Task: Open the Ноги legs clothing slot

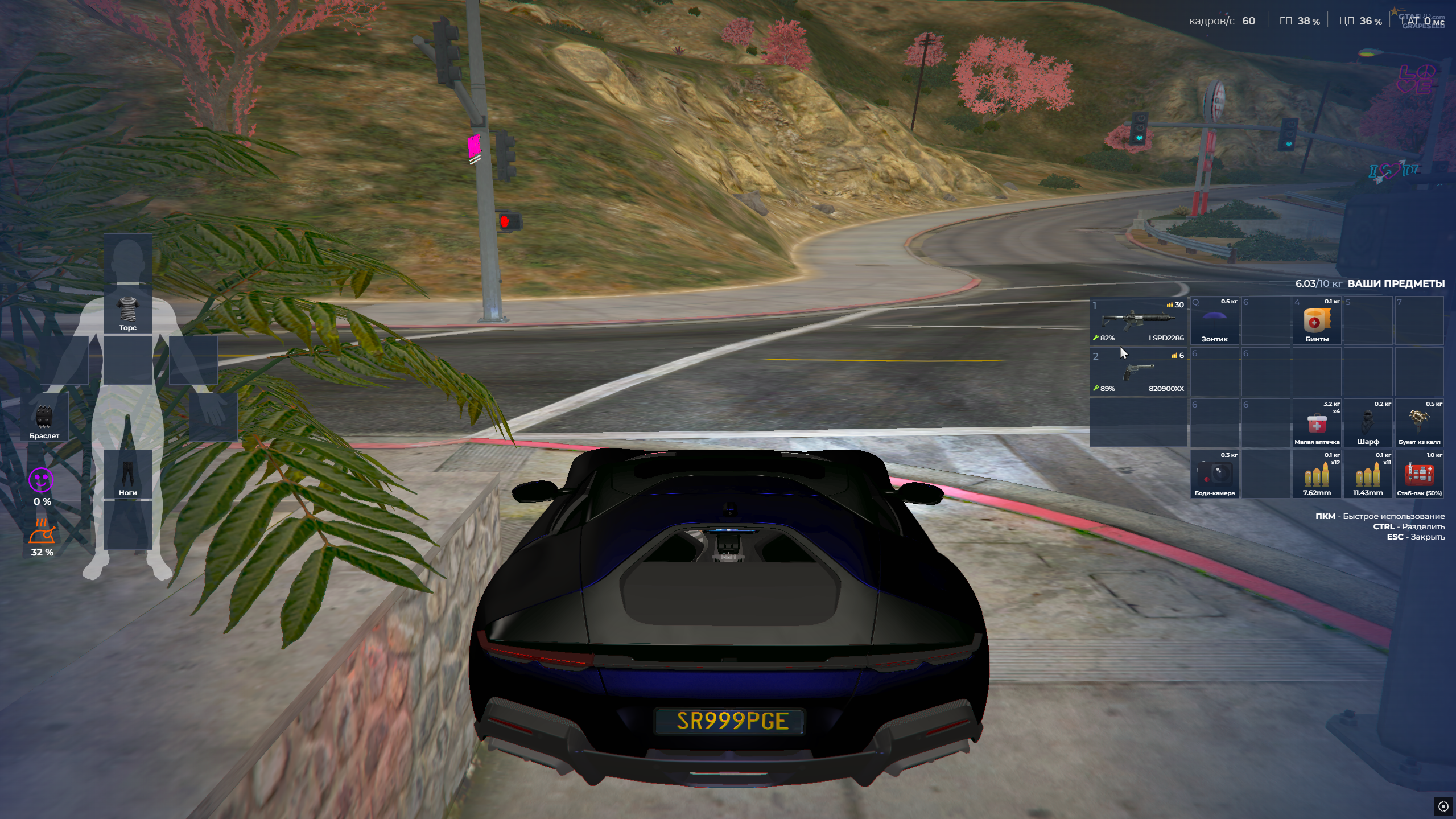Action: point(128,474)
